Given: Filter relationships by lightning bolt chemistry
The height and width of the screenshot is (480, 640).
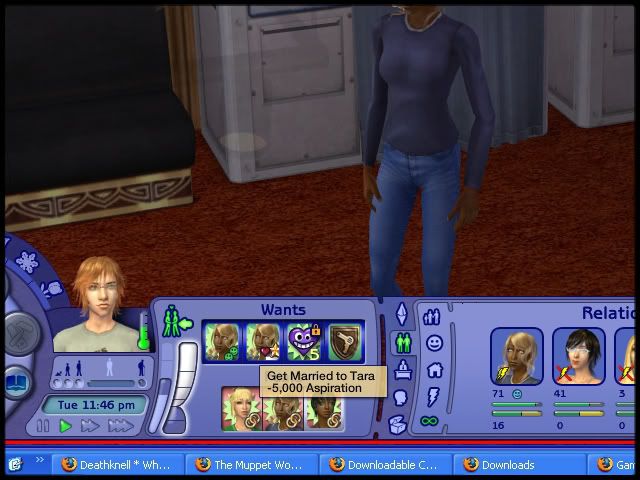Looking at the screenshot, I should coord(434,395).
